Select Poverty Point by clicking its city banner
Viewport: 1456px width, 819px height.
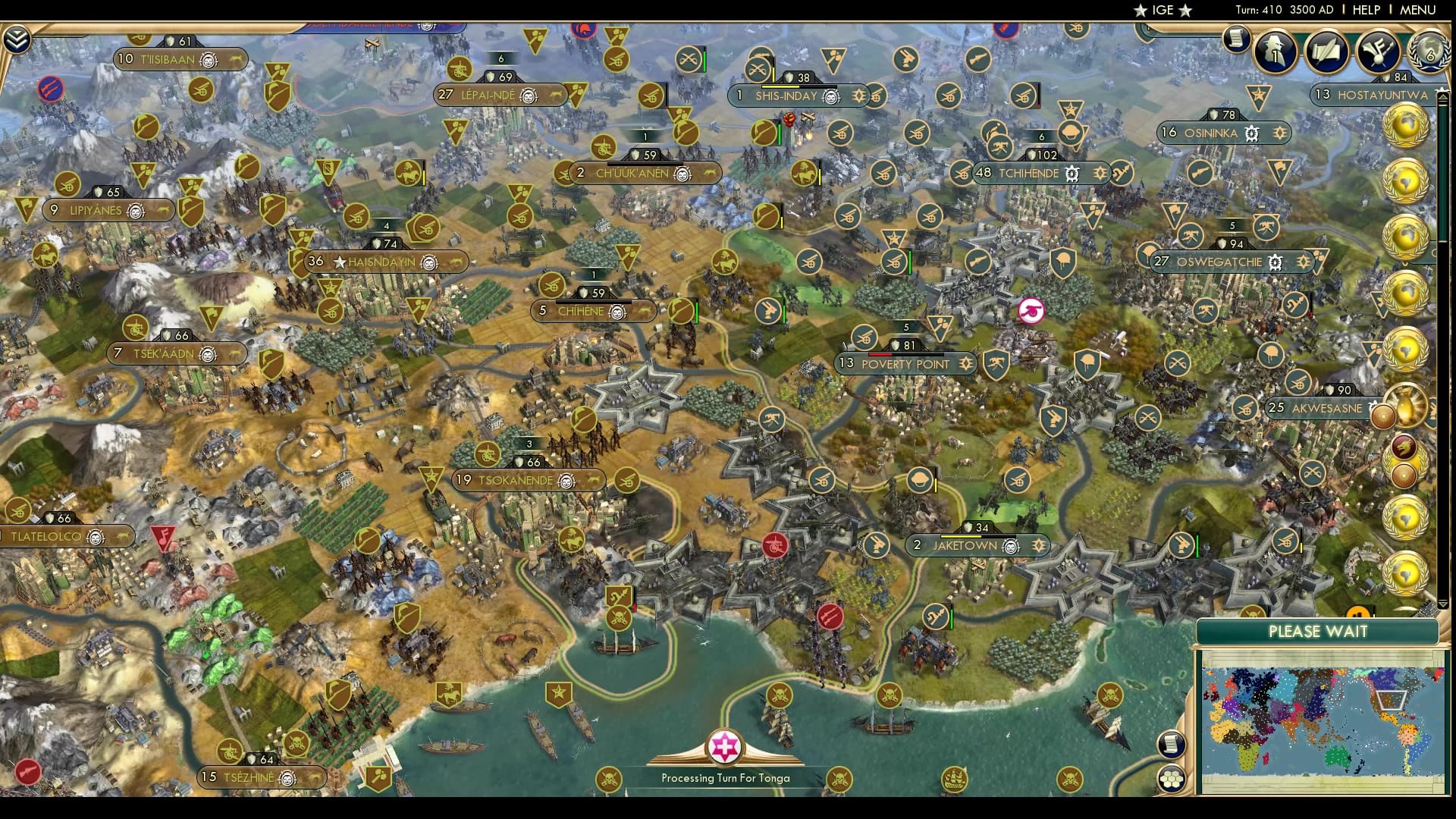point(906,364)
